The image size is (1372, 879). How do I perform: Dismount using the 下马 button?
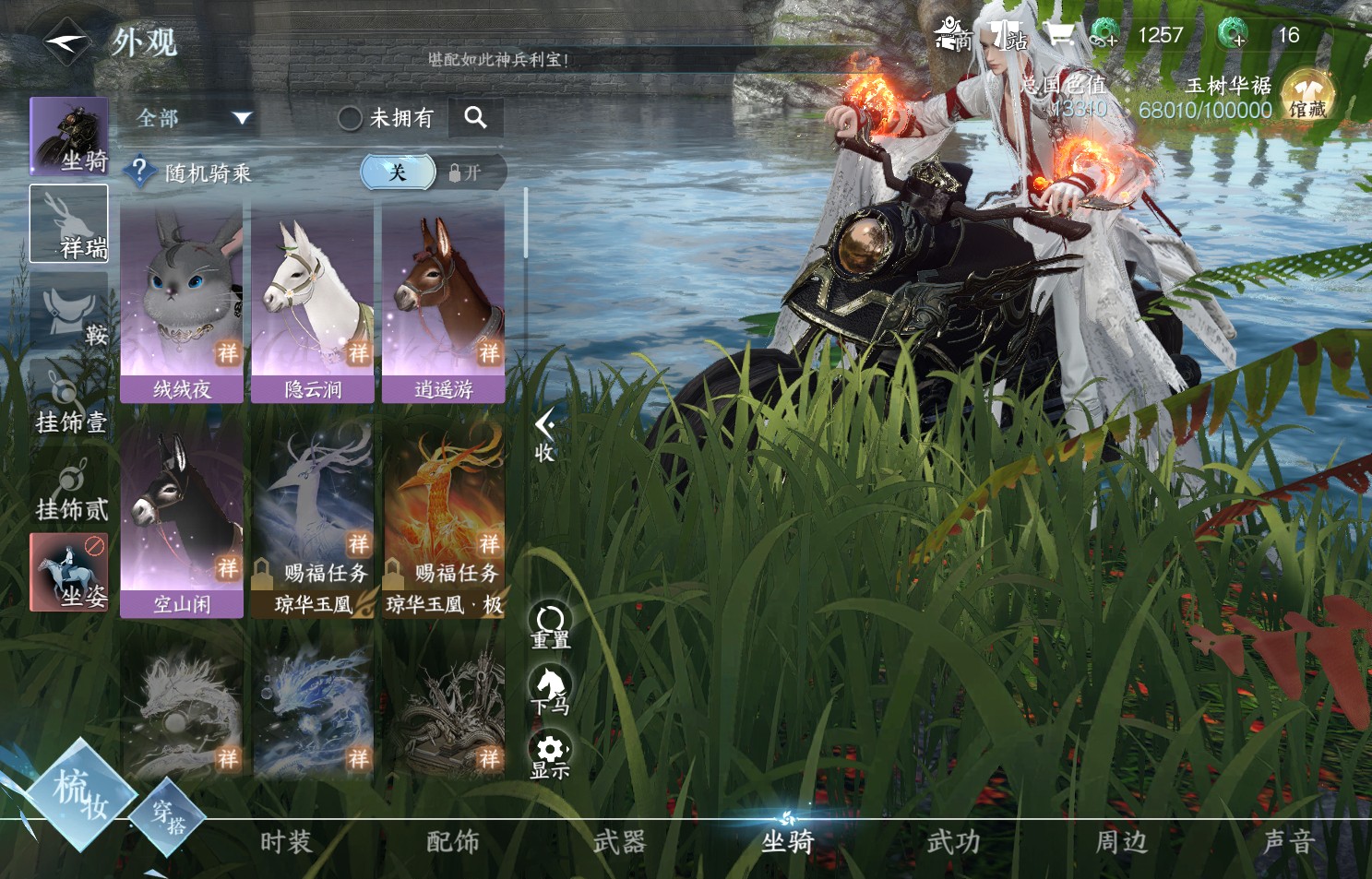550,691
